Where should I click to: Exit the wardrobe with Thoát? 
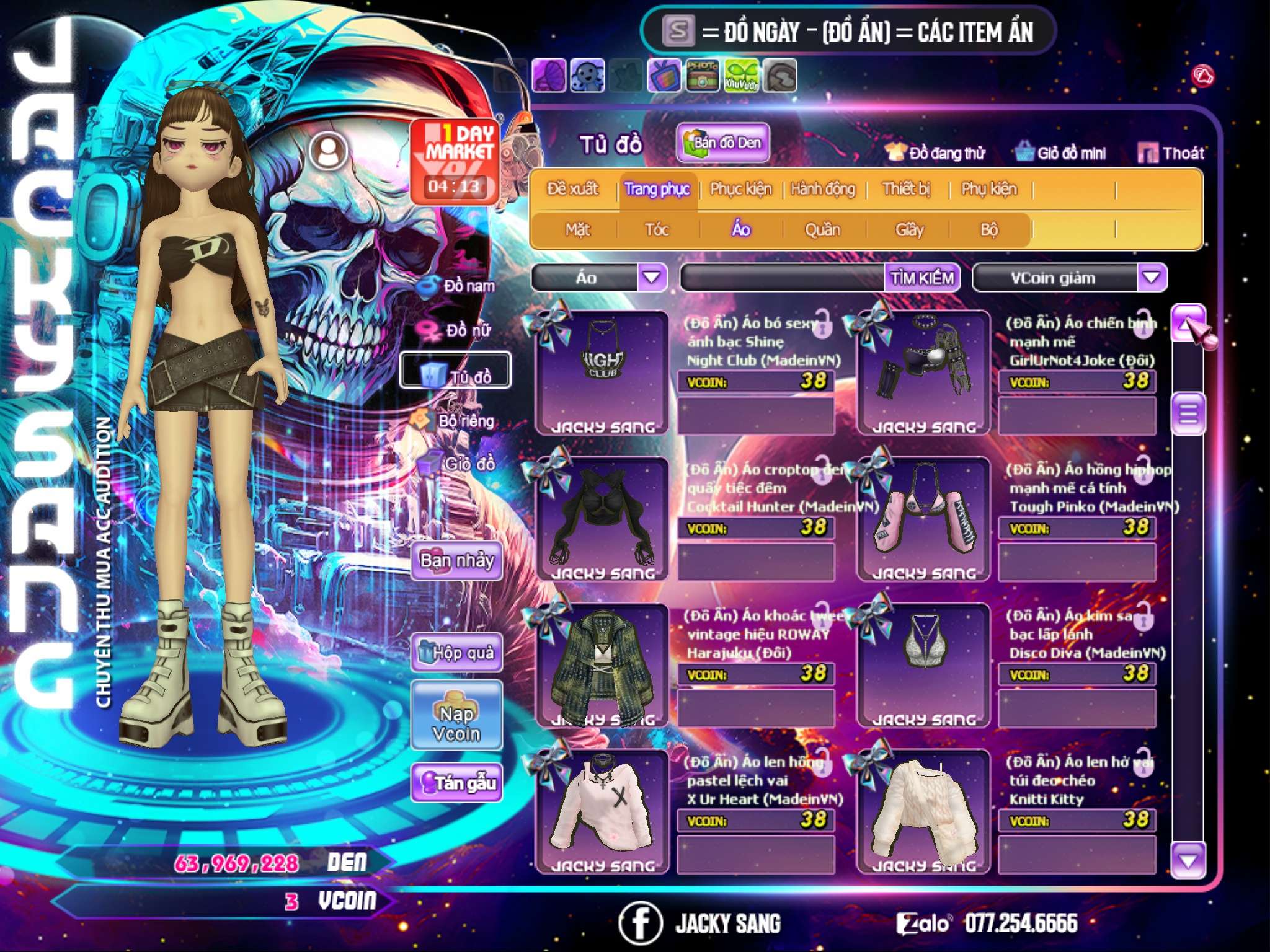(1171, 153)
